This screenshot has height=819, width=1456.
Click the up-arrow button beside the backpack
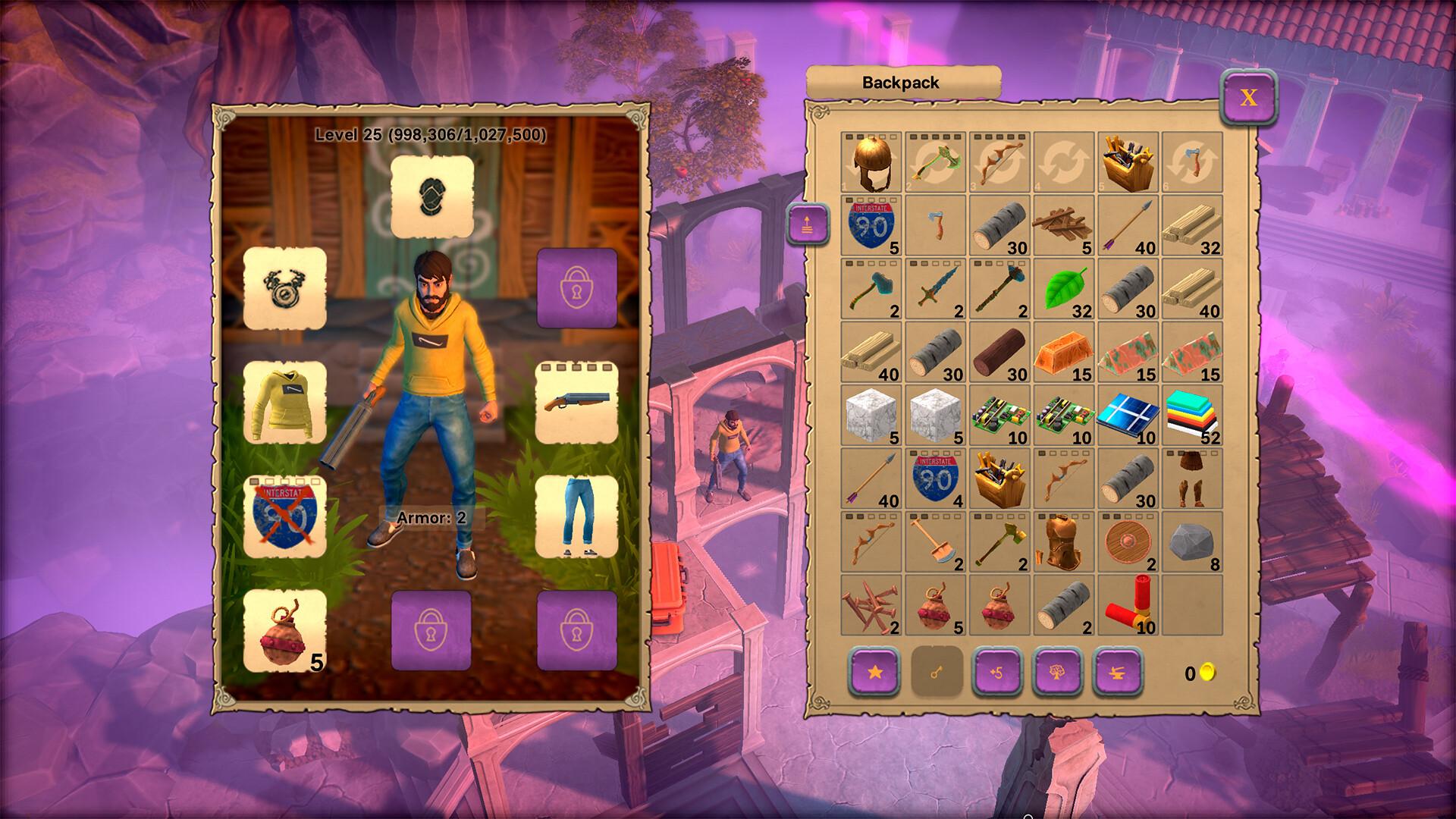click(x=808, y=225)
